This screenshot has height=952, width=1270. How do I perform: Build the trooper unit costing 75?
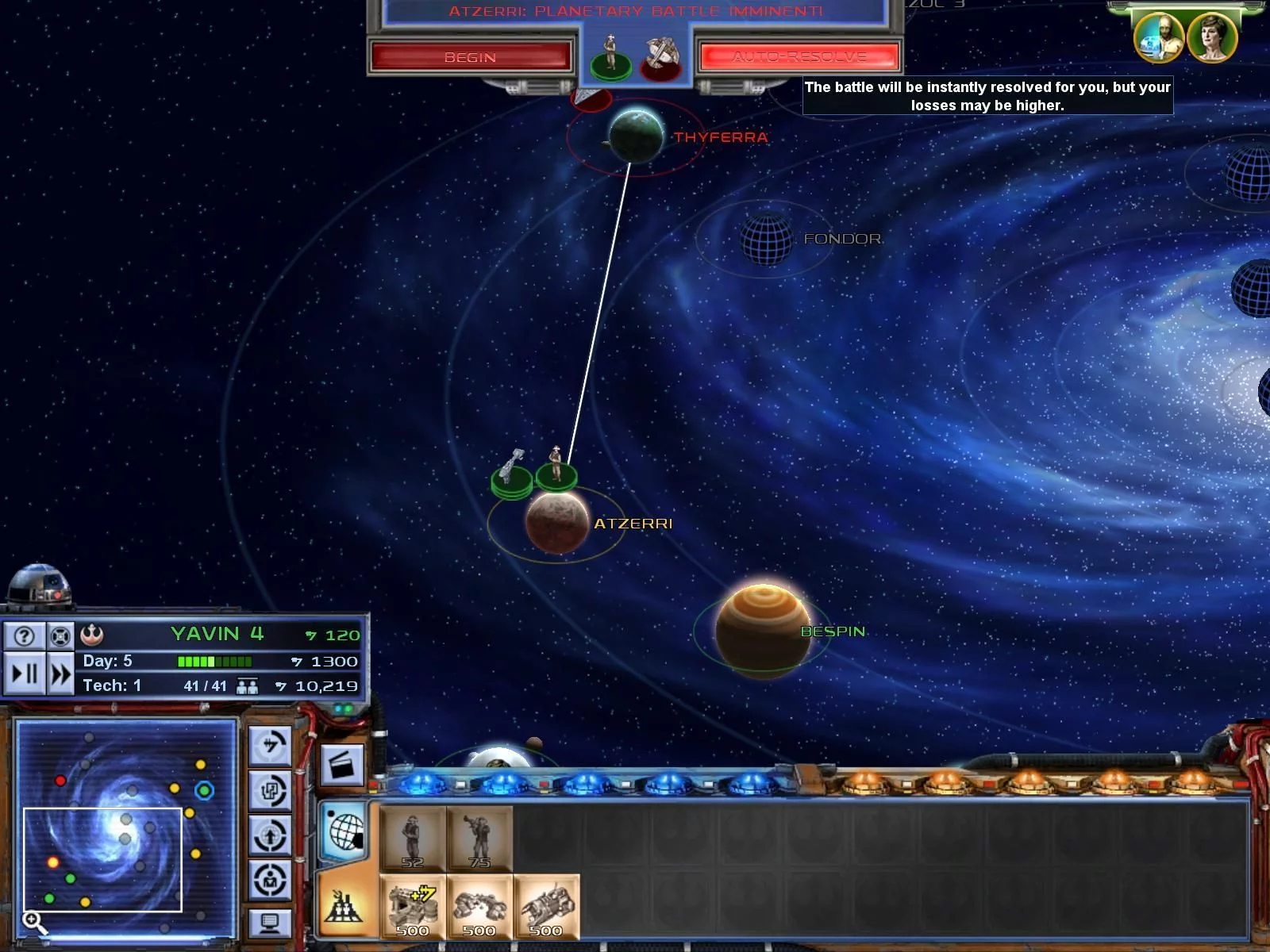coord(479,839)
